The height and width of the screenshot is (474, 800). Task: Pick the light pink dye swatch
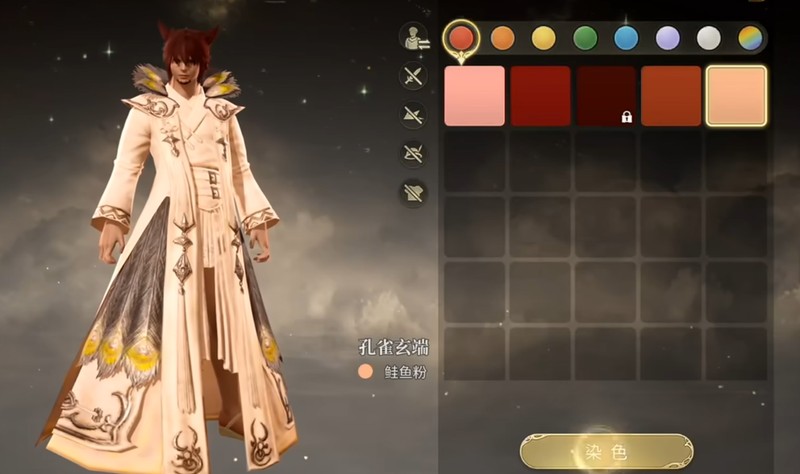[474, 96]
